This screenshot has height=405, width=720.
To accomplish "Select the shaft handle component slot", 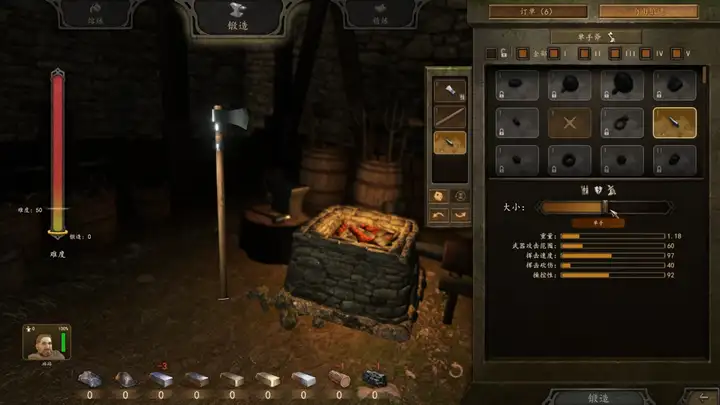I will (x=448, y=116).
